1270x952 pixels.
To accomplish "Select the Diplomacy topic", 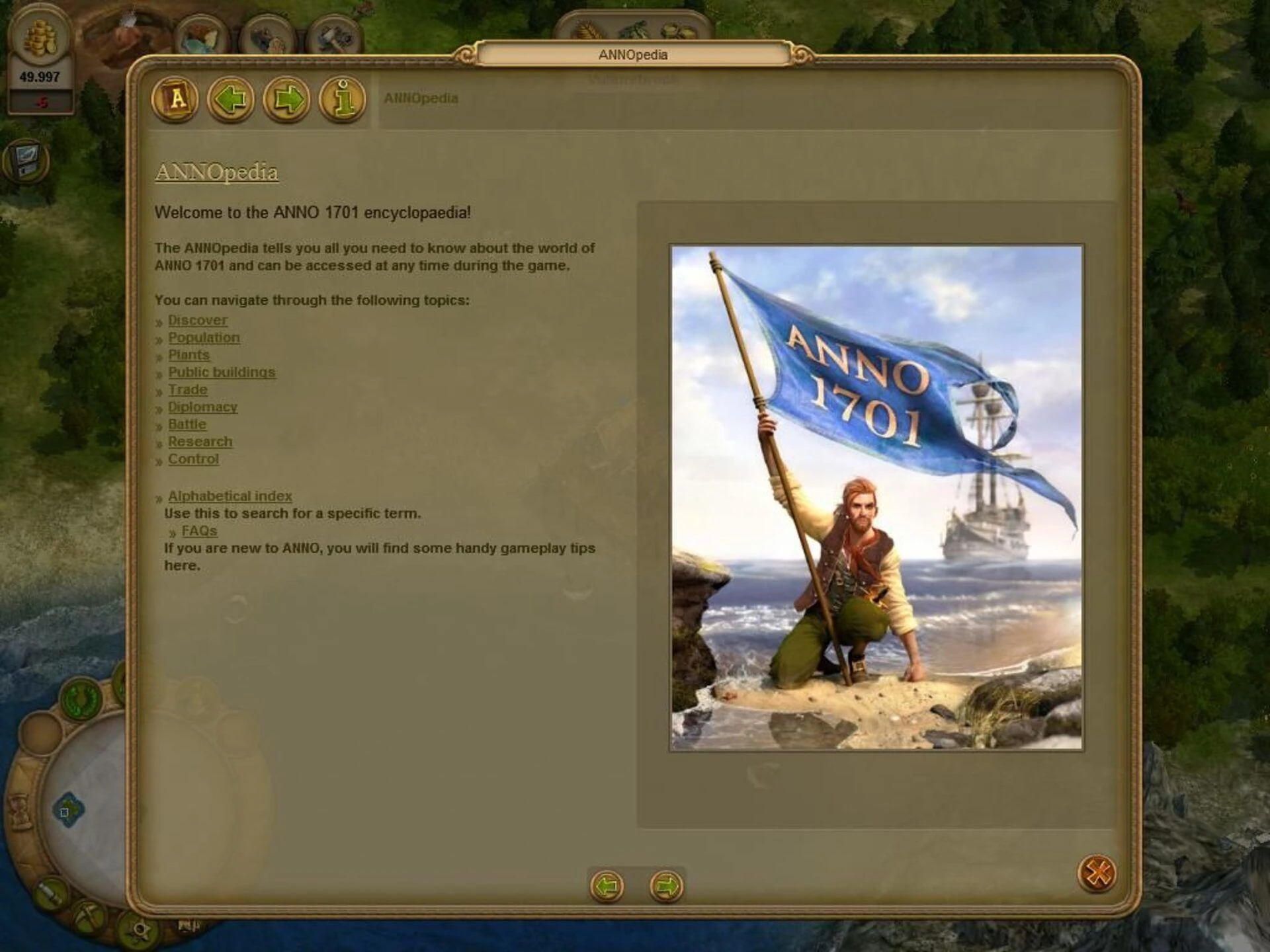I will 202,407.
